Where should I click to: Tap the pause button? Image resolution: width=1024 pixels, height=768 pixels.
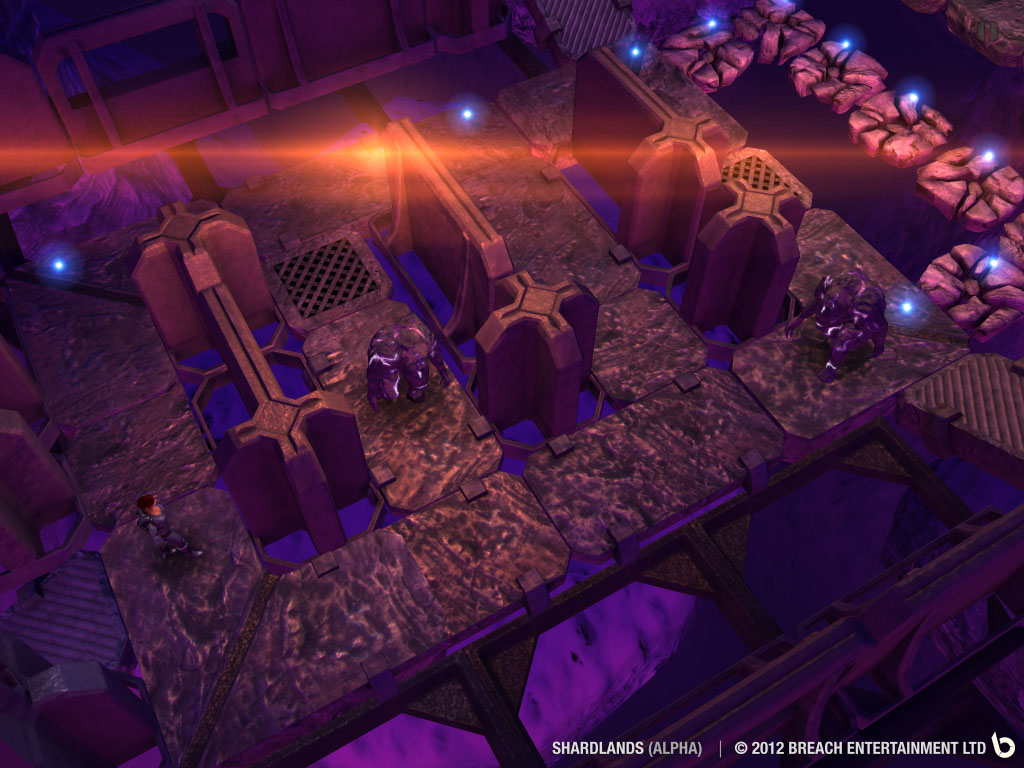pos(988,31)
